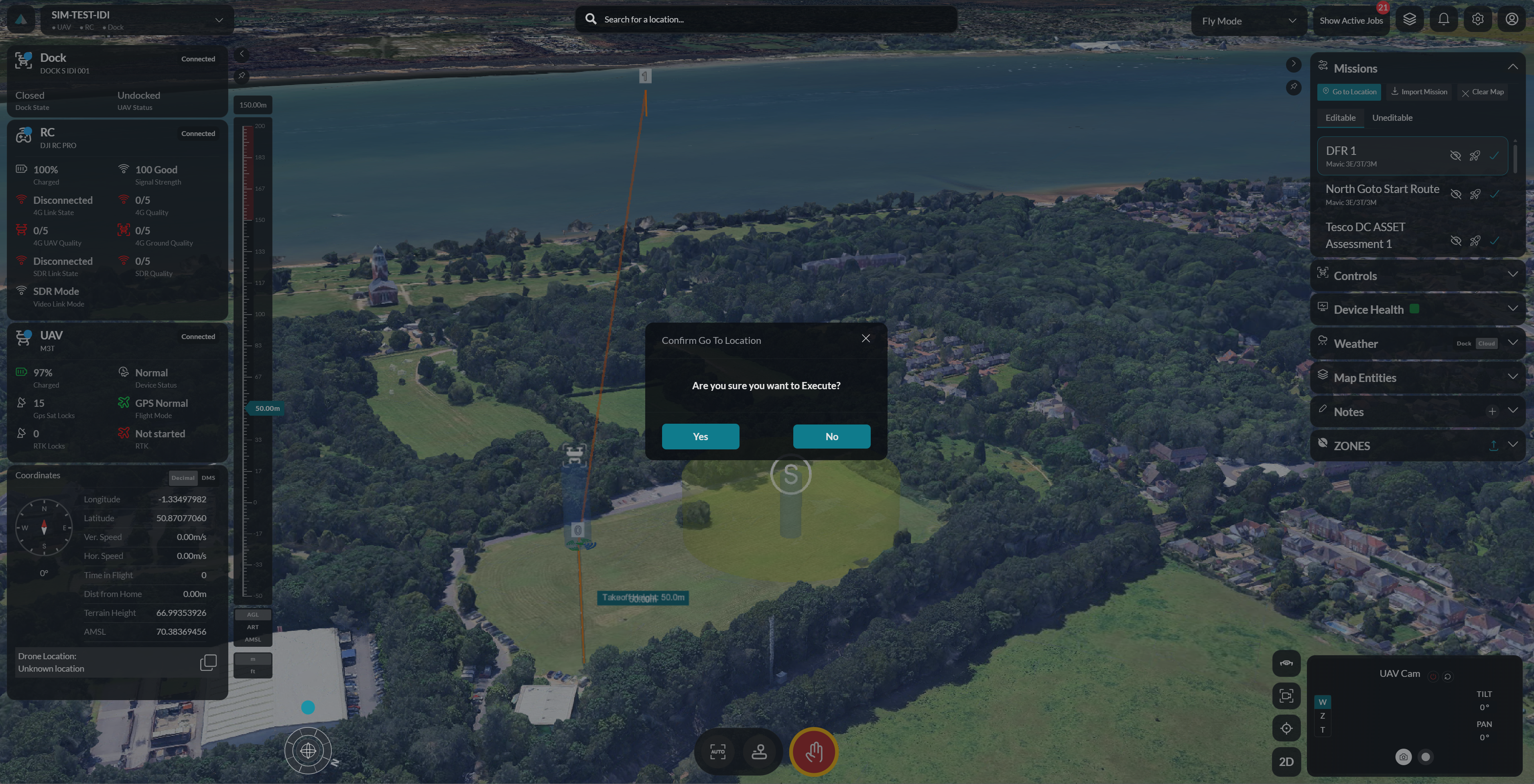Open the notifications bell
1534x784 pixels.
point(1443,18)
